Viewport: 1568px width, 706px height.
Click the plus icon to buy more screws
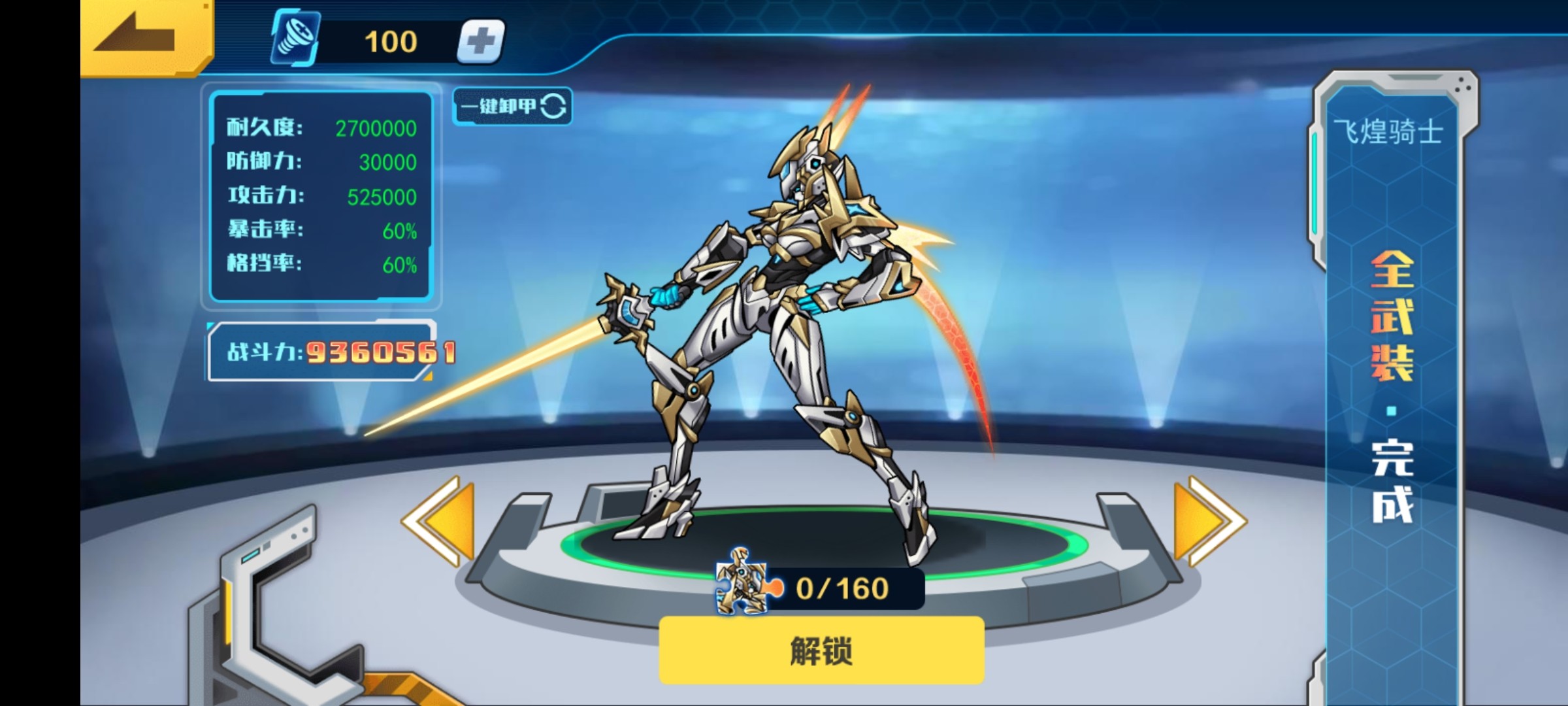[x=482, y=41]
